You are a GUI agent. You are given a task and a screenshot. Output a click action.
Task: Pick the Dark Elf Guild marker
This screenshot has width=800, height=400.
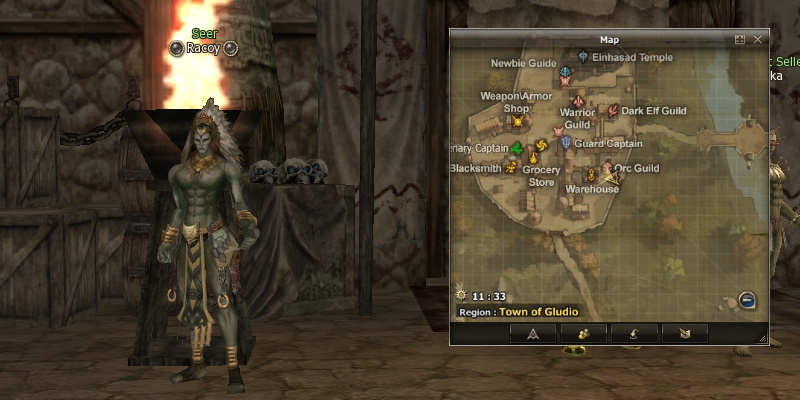[613, 110]
